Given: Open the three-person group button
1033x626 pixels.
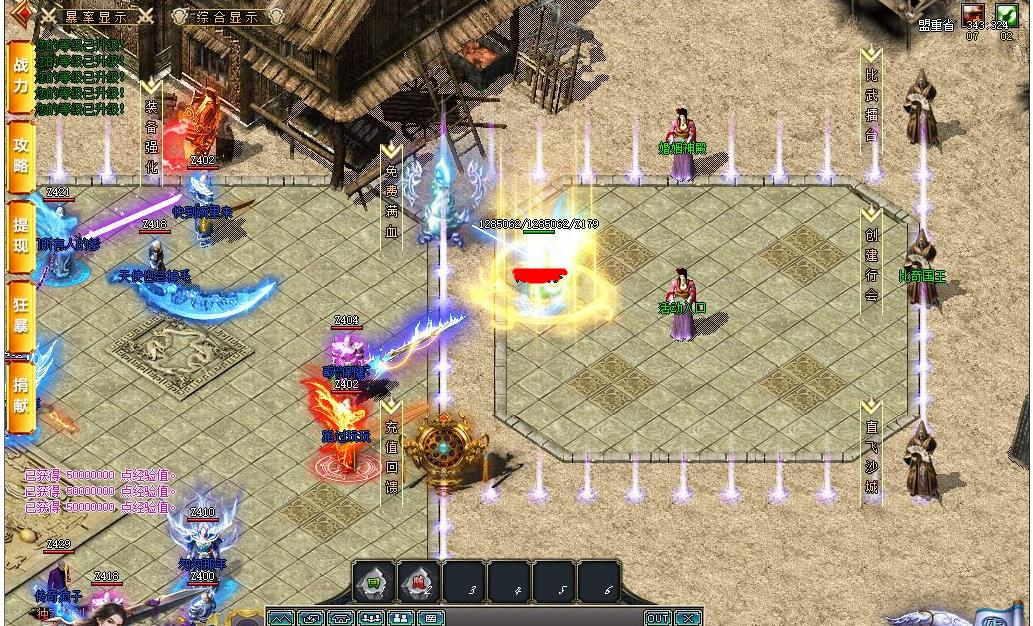Looking at the screenshot, I should [x=371, y=618].
